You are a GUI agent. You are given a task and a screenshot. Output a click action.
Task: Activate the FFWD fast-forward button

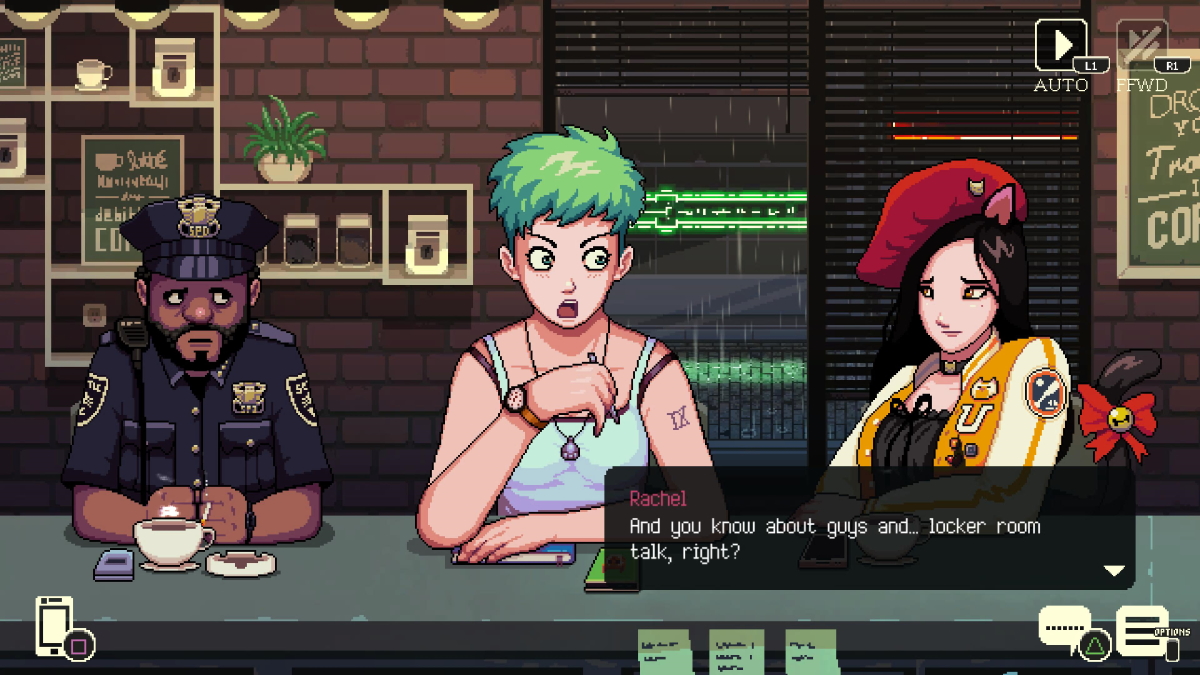coord(1141,46)
